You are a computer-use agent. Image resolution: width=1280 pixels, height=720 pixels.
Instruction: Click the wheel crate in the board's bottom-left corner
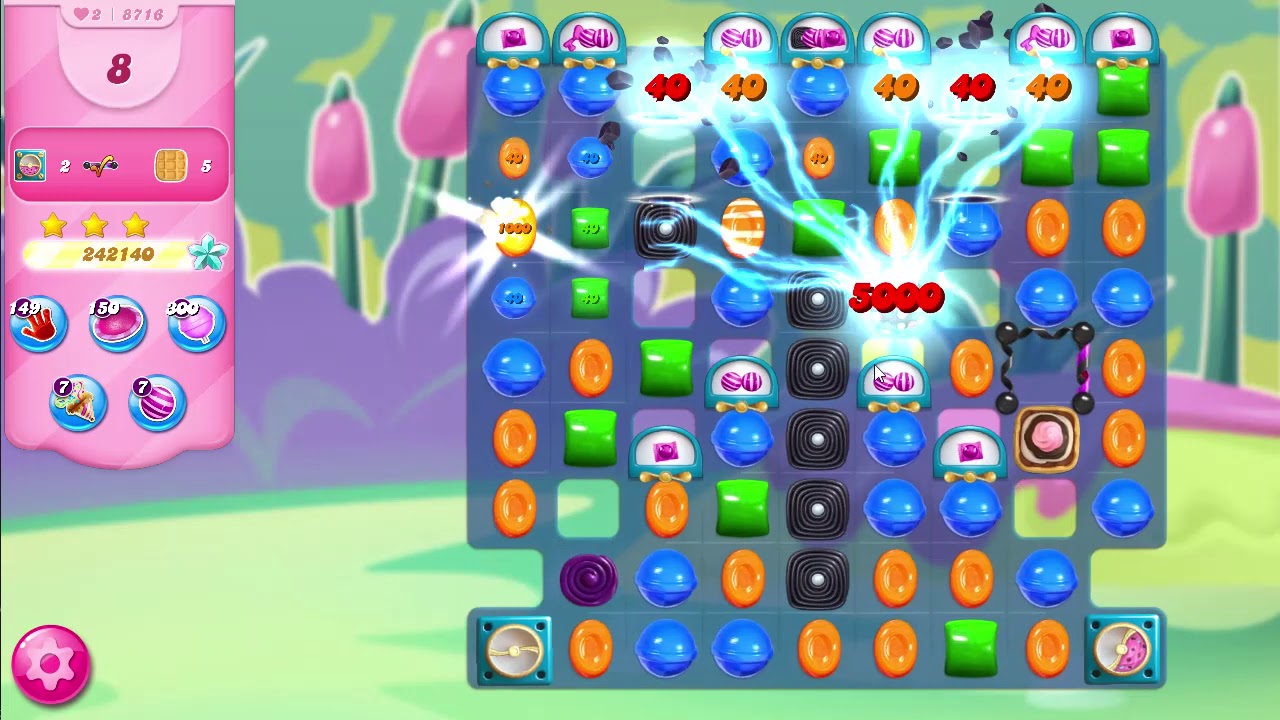pyautogui.click(x=514, y=651)
